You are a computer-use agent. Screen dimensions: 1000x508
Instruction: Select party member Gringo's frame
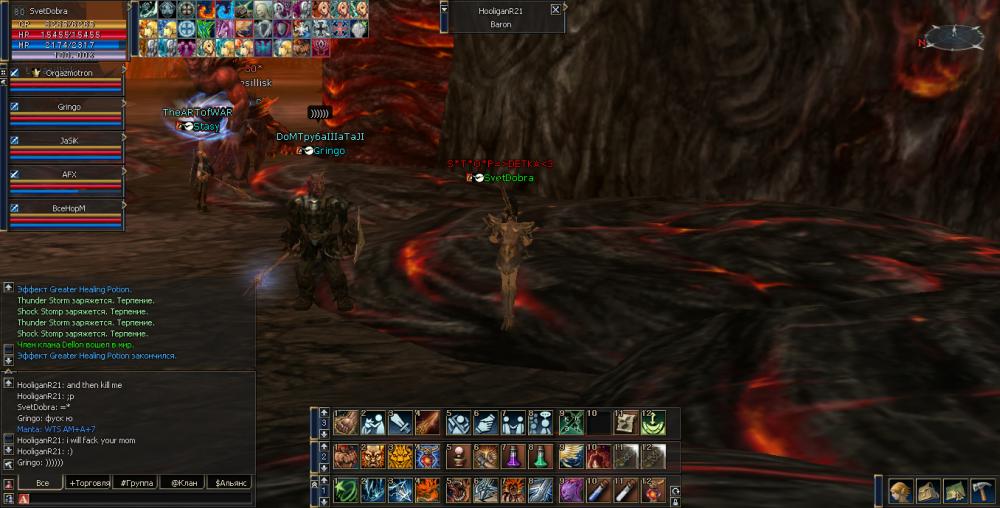[68, 106]
